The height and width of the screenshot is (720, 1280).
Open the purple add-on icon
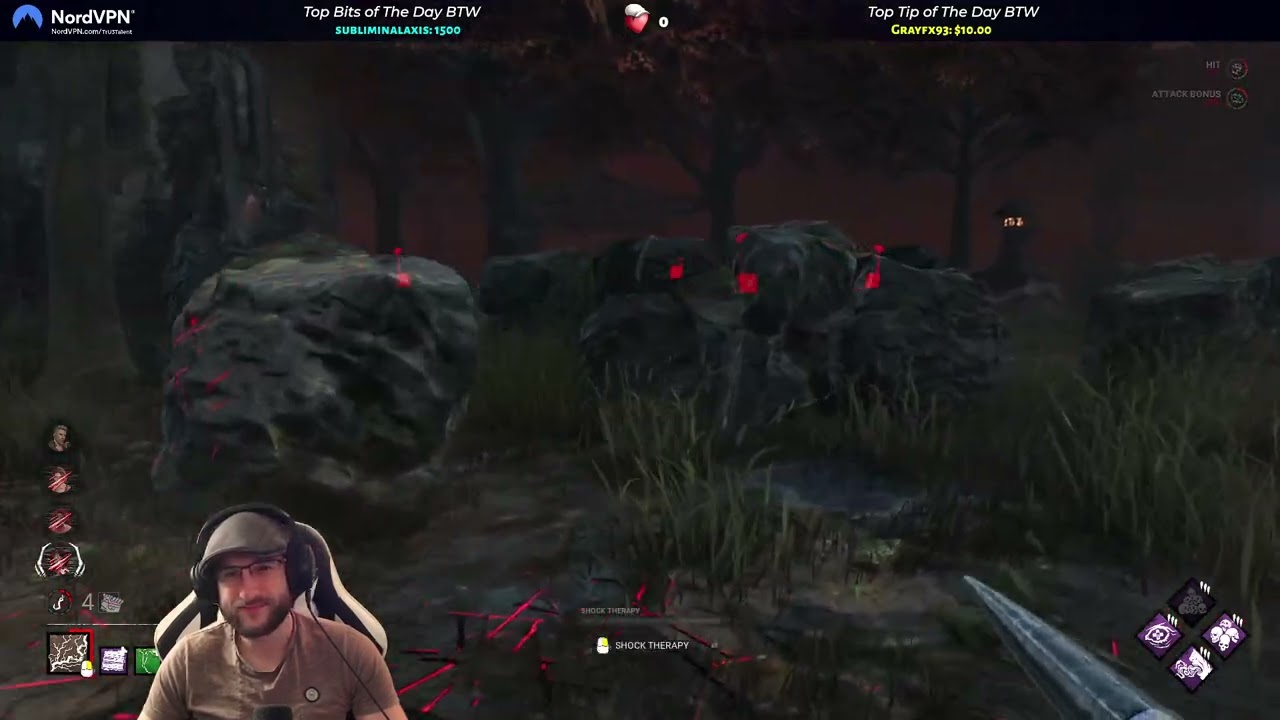click(112, 660)
